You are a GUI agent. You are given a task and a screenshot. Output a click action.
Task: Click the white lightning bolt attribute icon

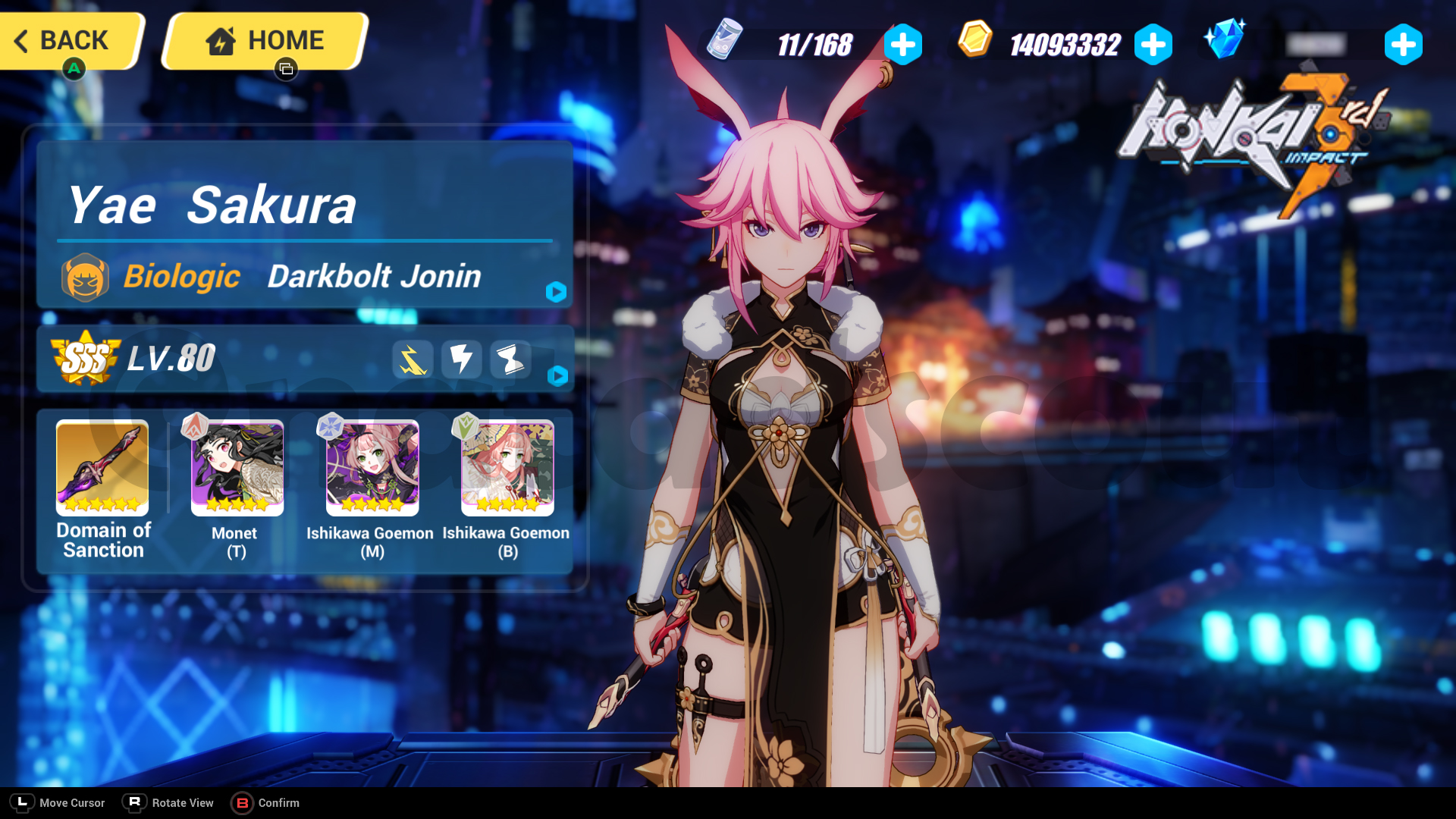click(x=462, y=360)
